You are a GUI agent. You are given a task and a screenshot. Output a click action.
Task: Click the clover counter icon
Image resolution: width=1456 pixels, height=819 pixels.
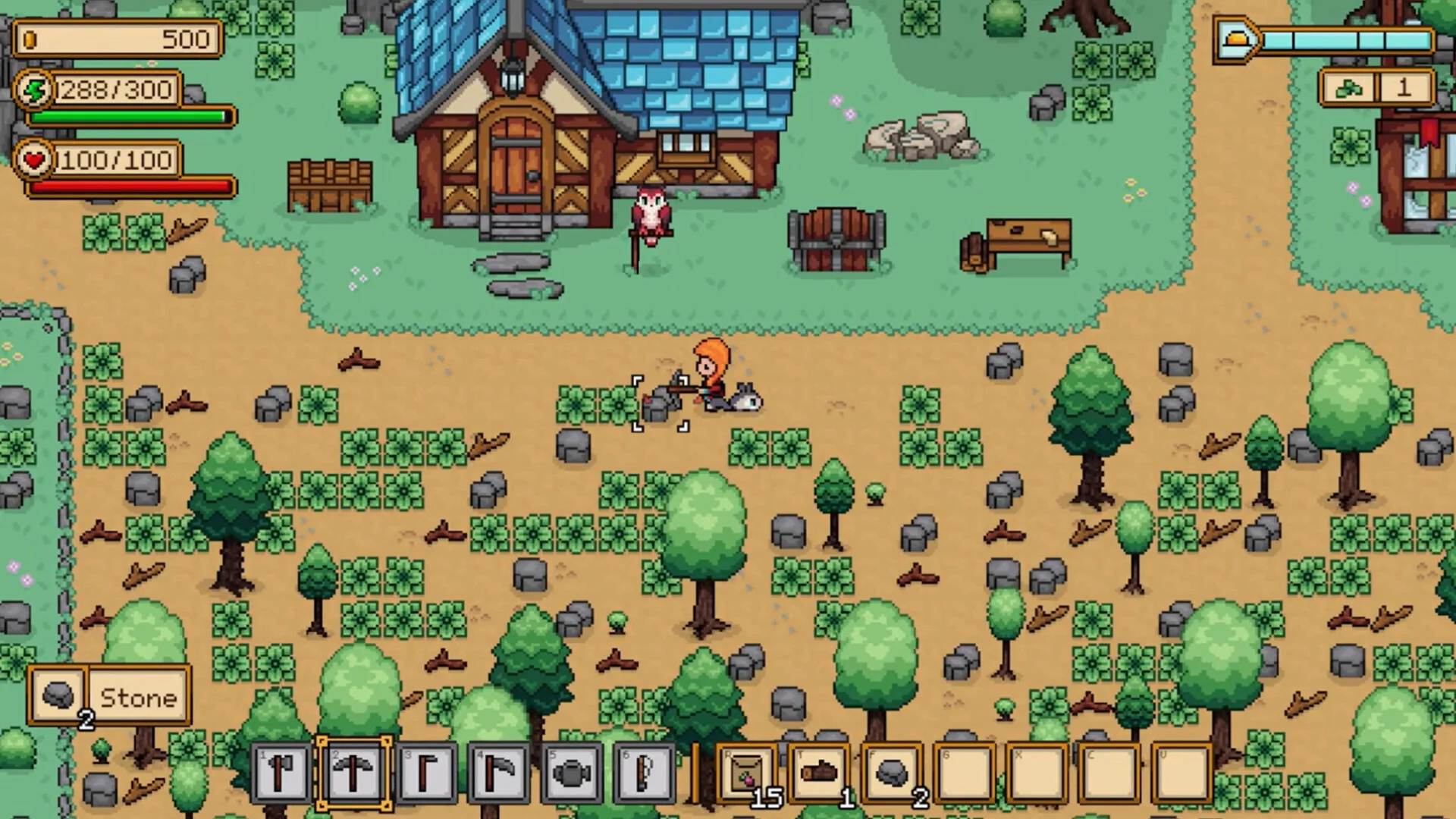tap(1348, 89)
